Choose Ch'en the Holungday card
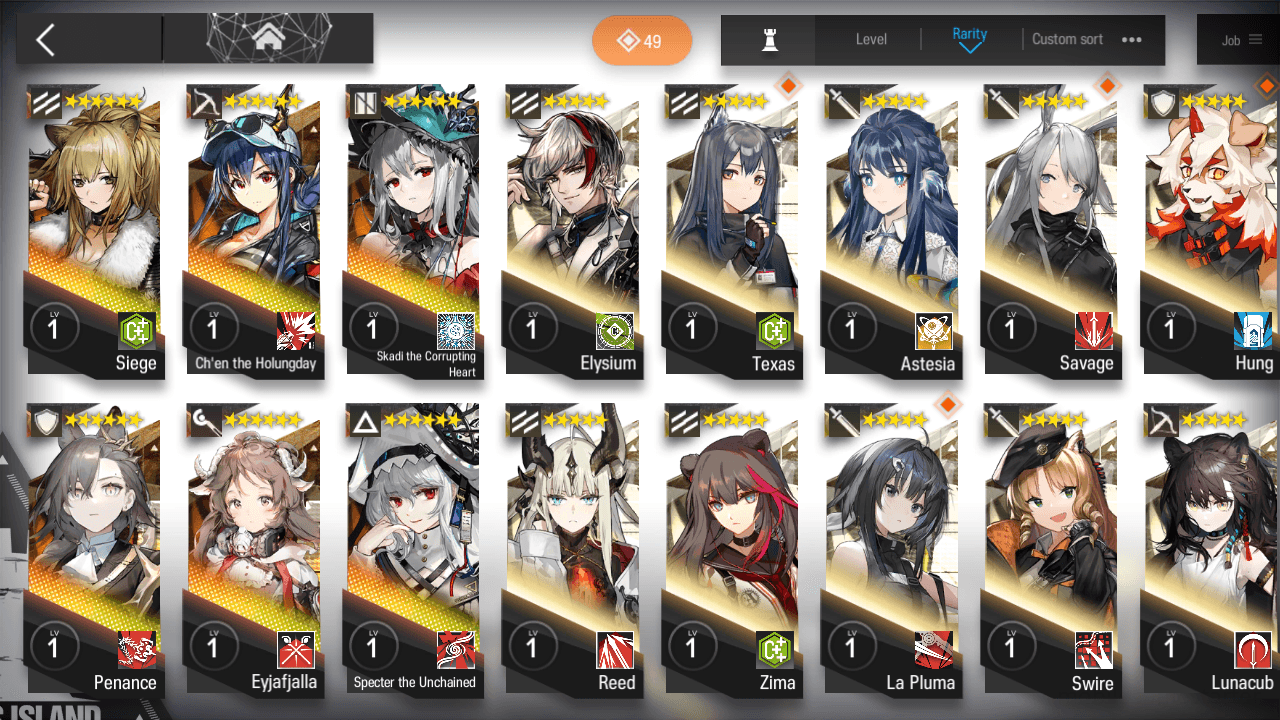 tap(254, 230)
